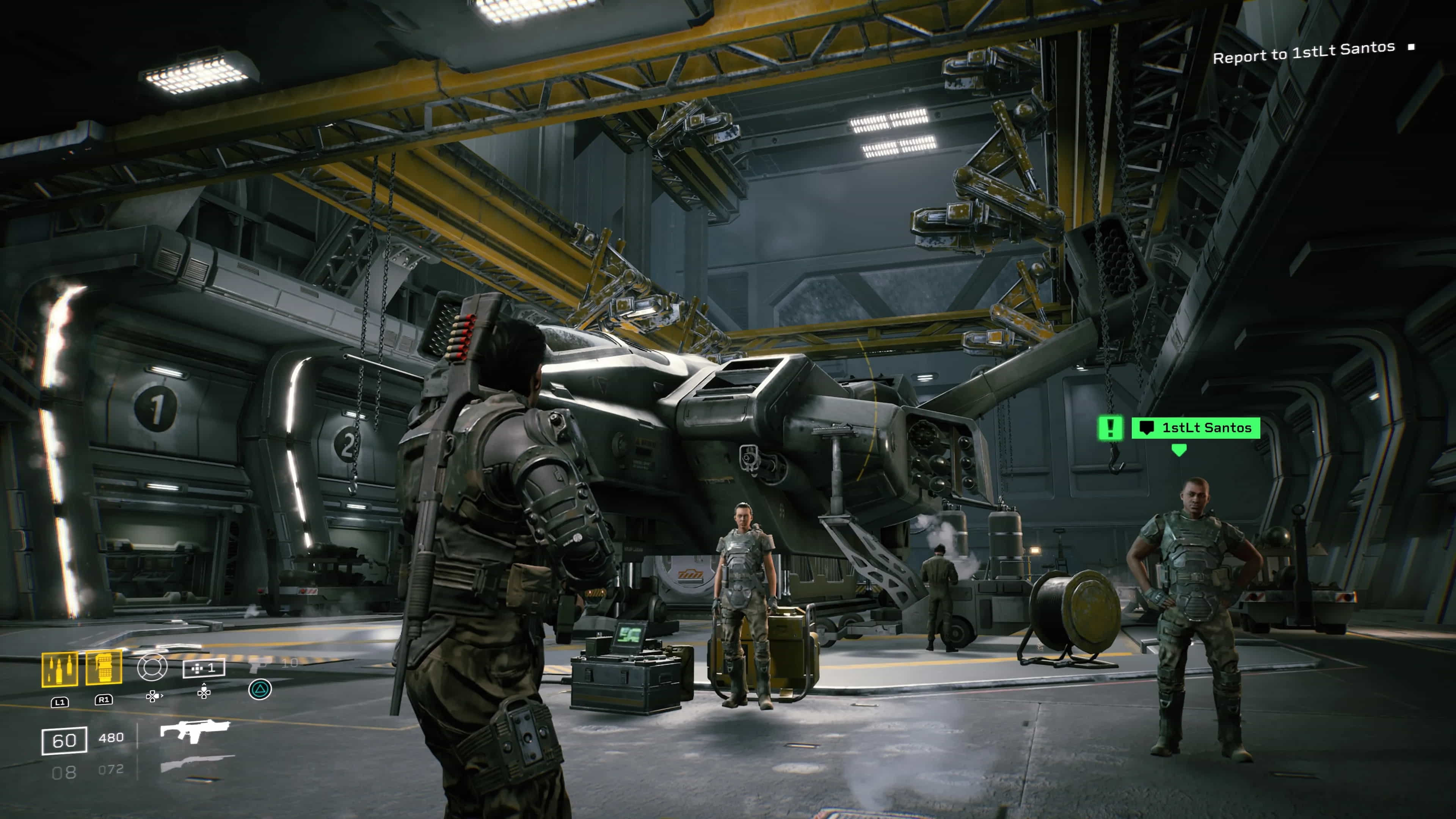Click the 1stLt Santos dialogue marker
This screenshot has height=819, width=1456.
tap(1196, 428)
